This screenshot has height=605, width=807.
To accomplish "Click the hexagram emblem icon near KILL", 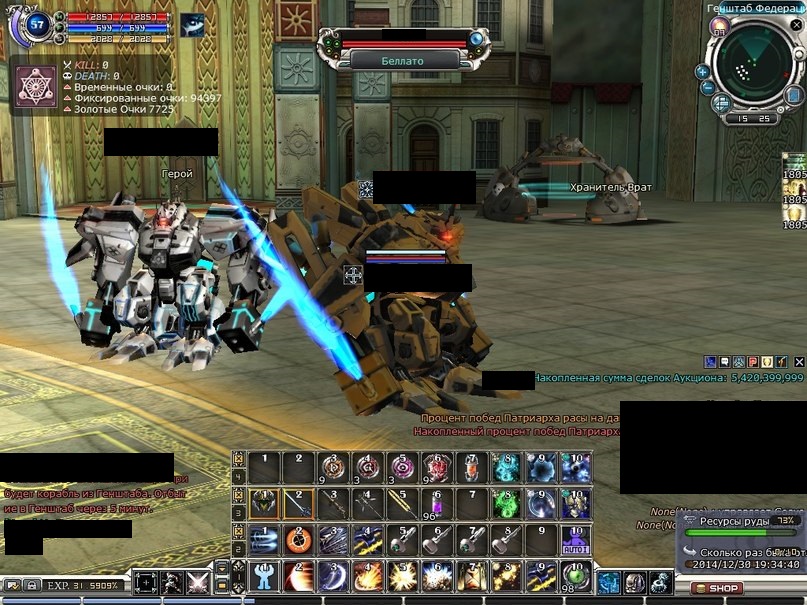I will (36, 84).
